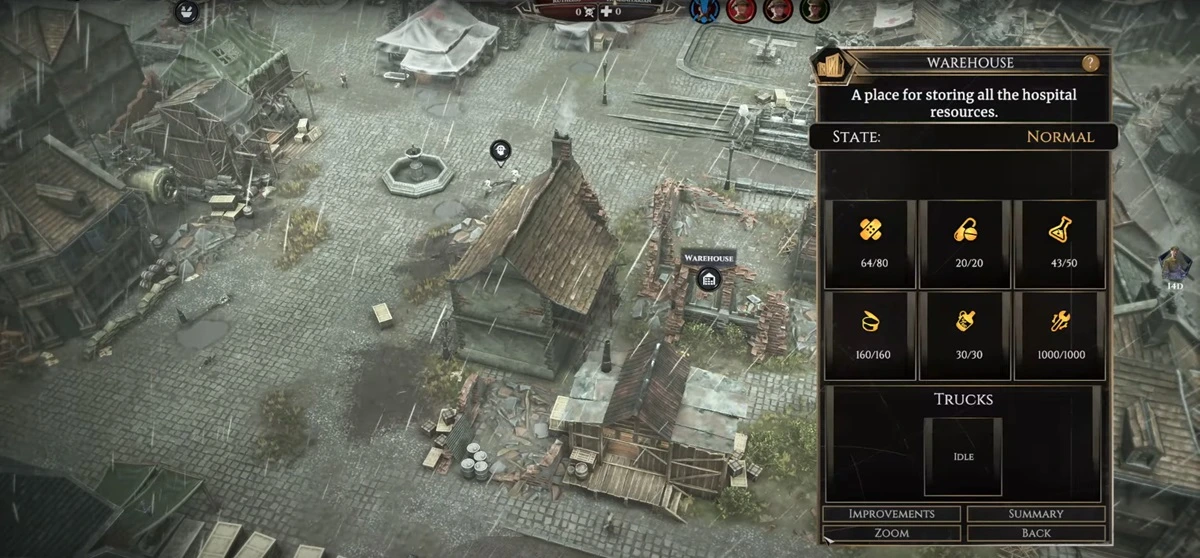Go Back from the warehouse panel
The width and height of the screenshot is (1200, 558).
click(1036, 533)
